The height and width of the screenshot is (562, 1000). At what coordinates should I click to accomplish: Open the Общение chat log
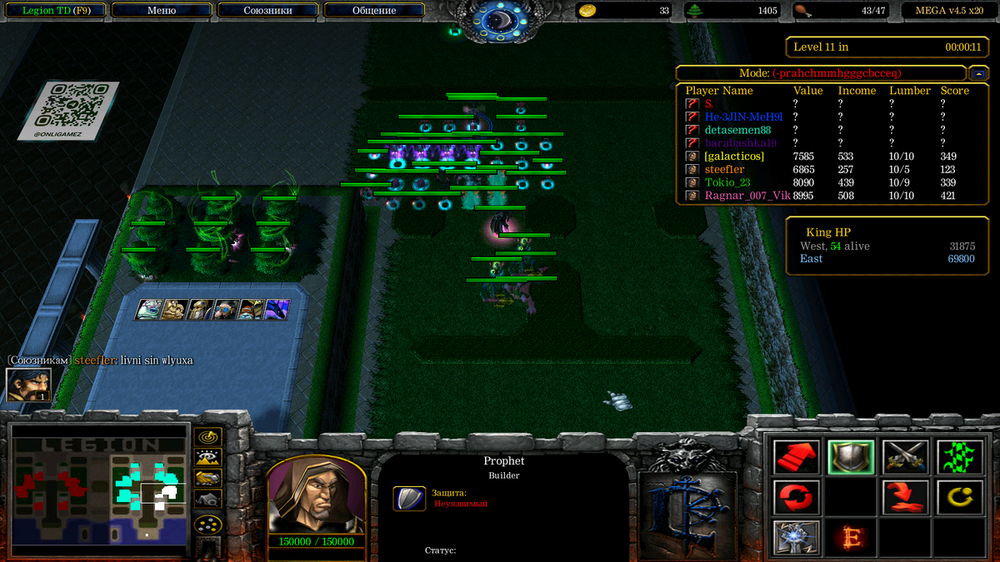pyautogui.click(x=374, y=10)
